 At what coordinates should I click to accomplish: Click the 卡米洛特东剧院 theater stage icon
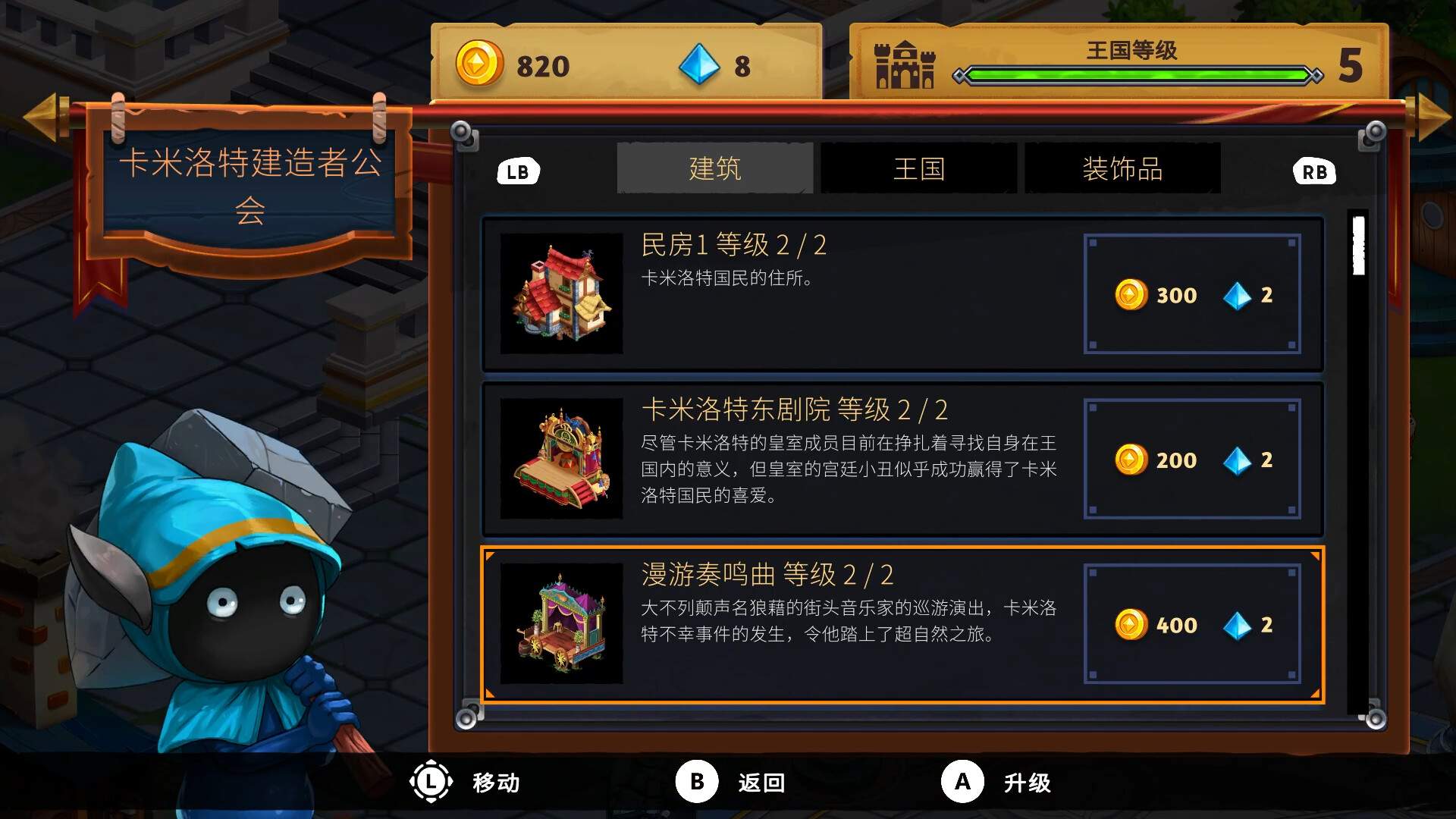pos(561,459)
